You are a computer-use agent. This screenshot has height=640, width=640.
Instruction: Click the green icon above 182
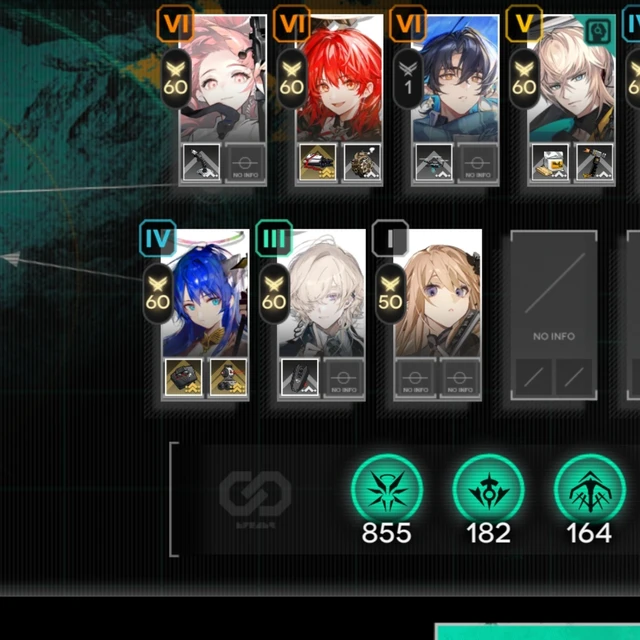[488, 492]
